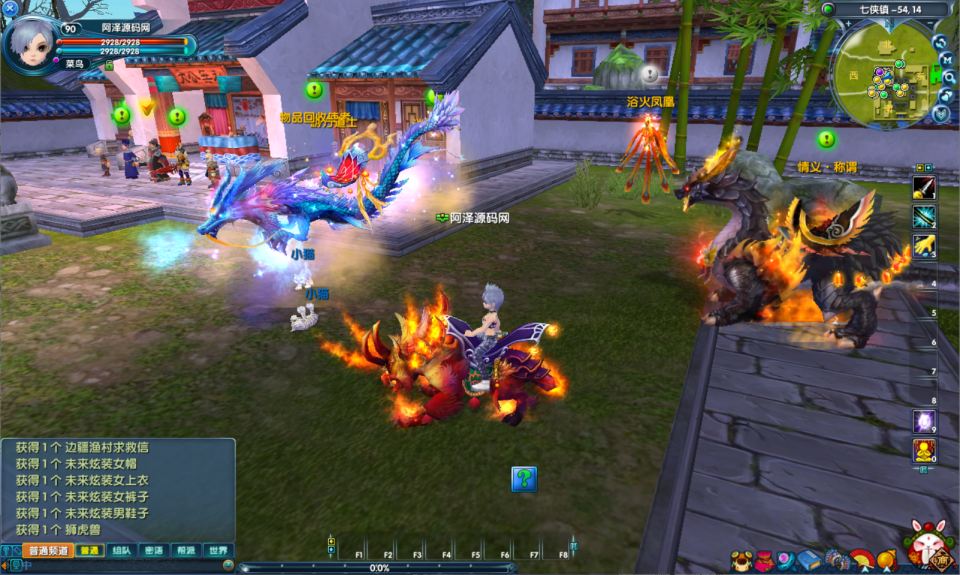
Task: Click the orange 普通频道 channel selector
Action: point(49,551)
